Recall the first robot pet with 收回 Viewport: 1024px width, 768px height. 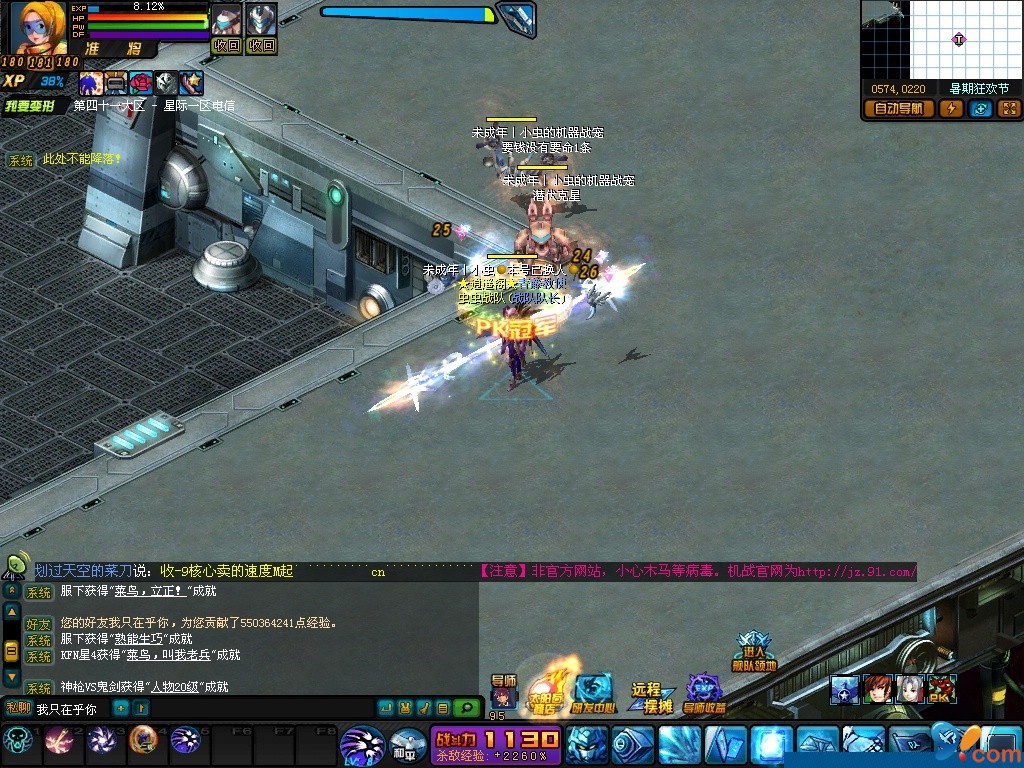[227, 46]
